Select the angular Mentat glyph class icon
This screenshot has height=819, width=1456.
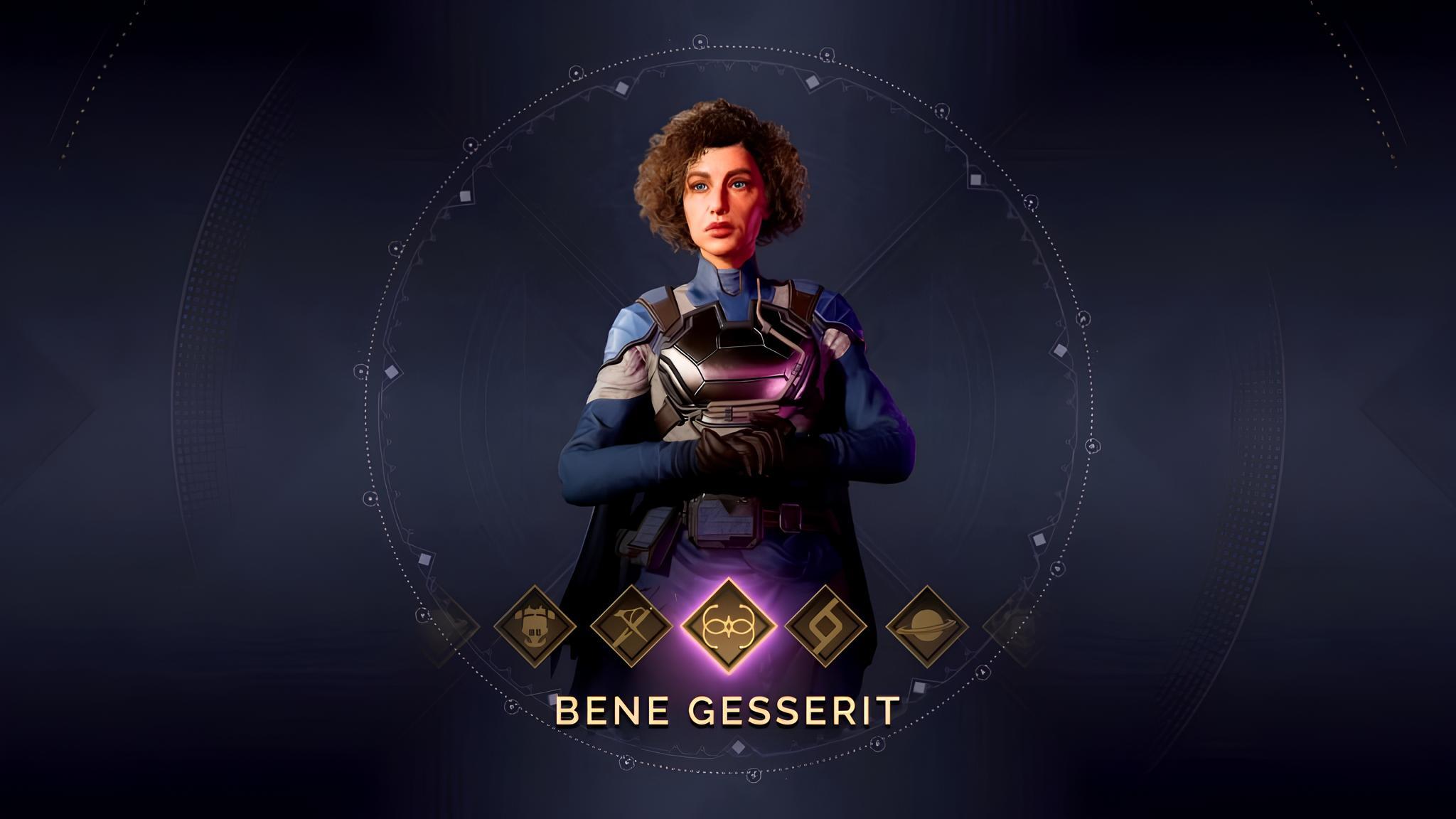point(826,627)
